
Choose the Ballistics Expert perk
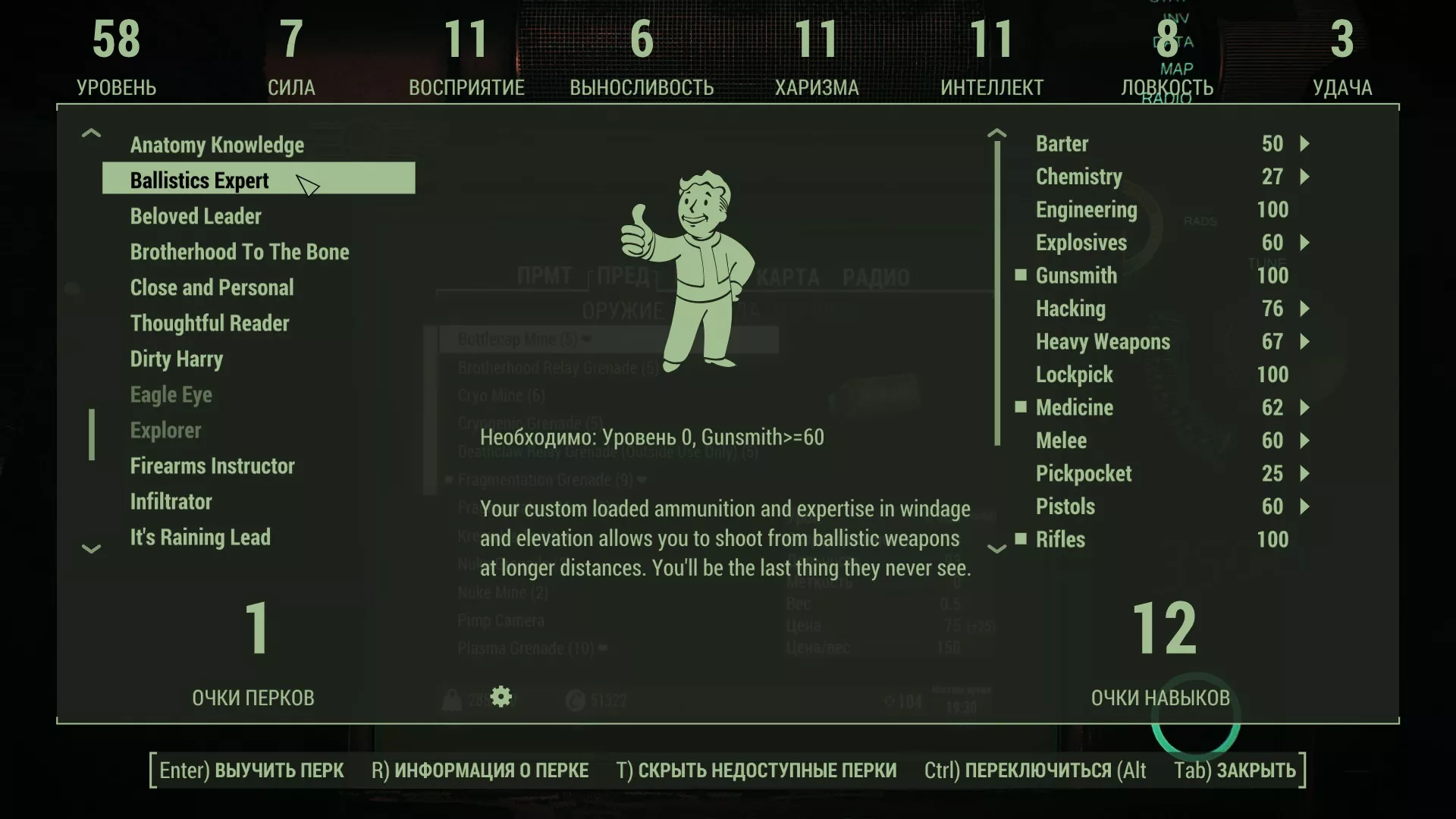199,180
